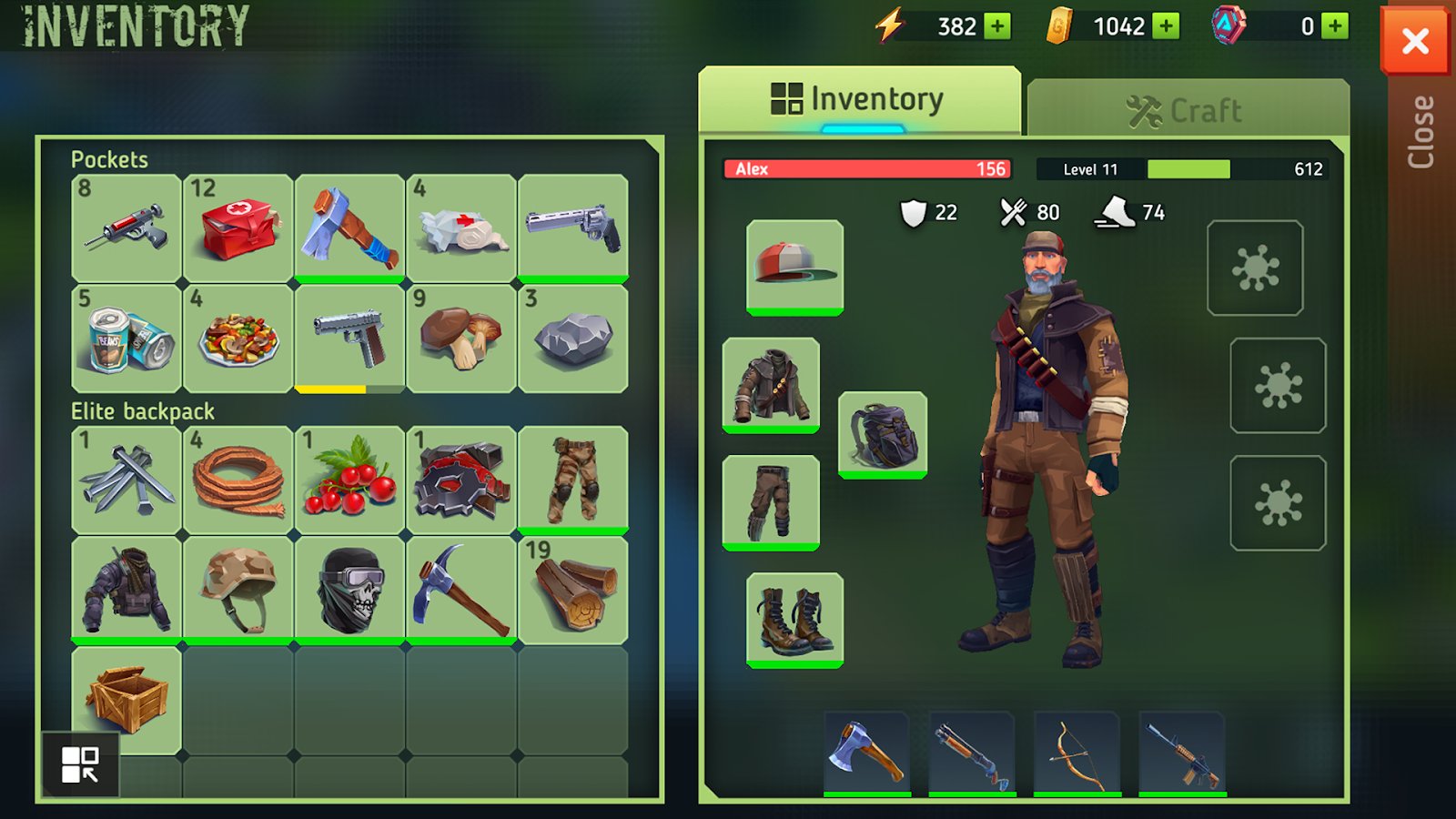Viewport: 1456px width, 819px height.
Task: Select the first aid kit slot
Action: pos(238,227)
